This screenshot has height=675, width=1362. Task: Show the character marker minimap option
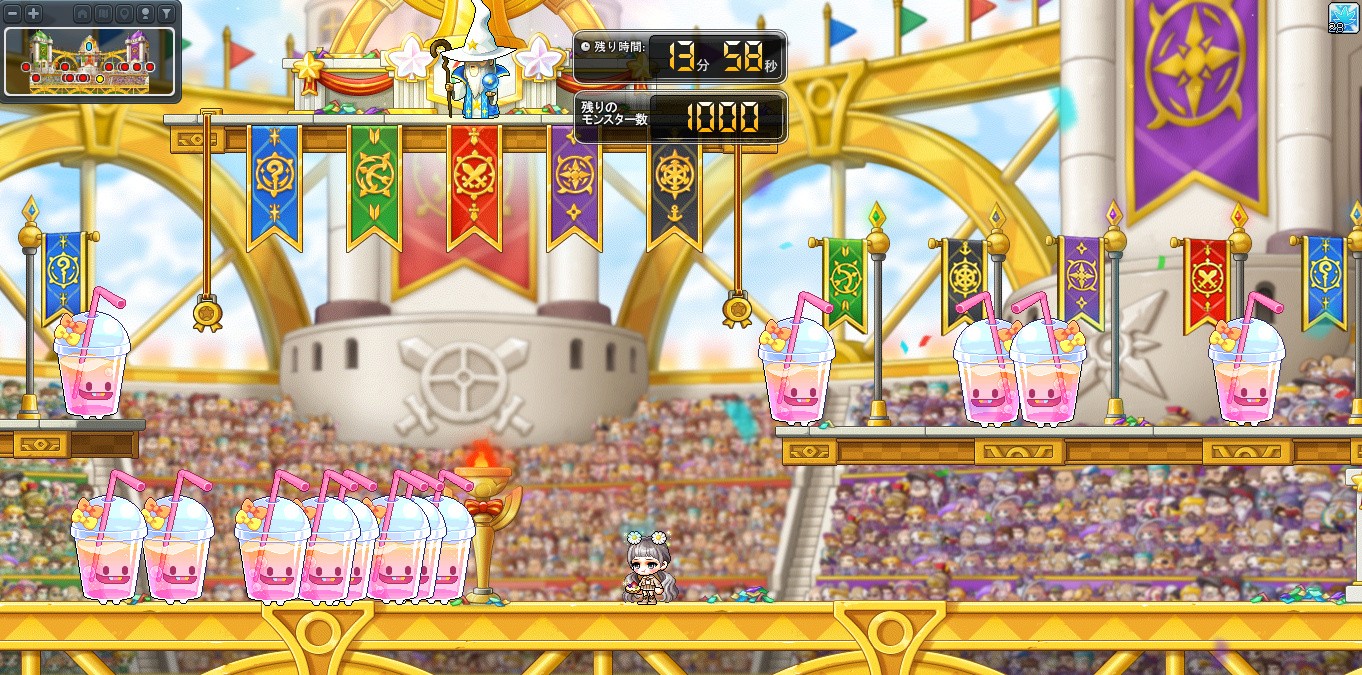(145, 14)
